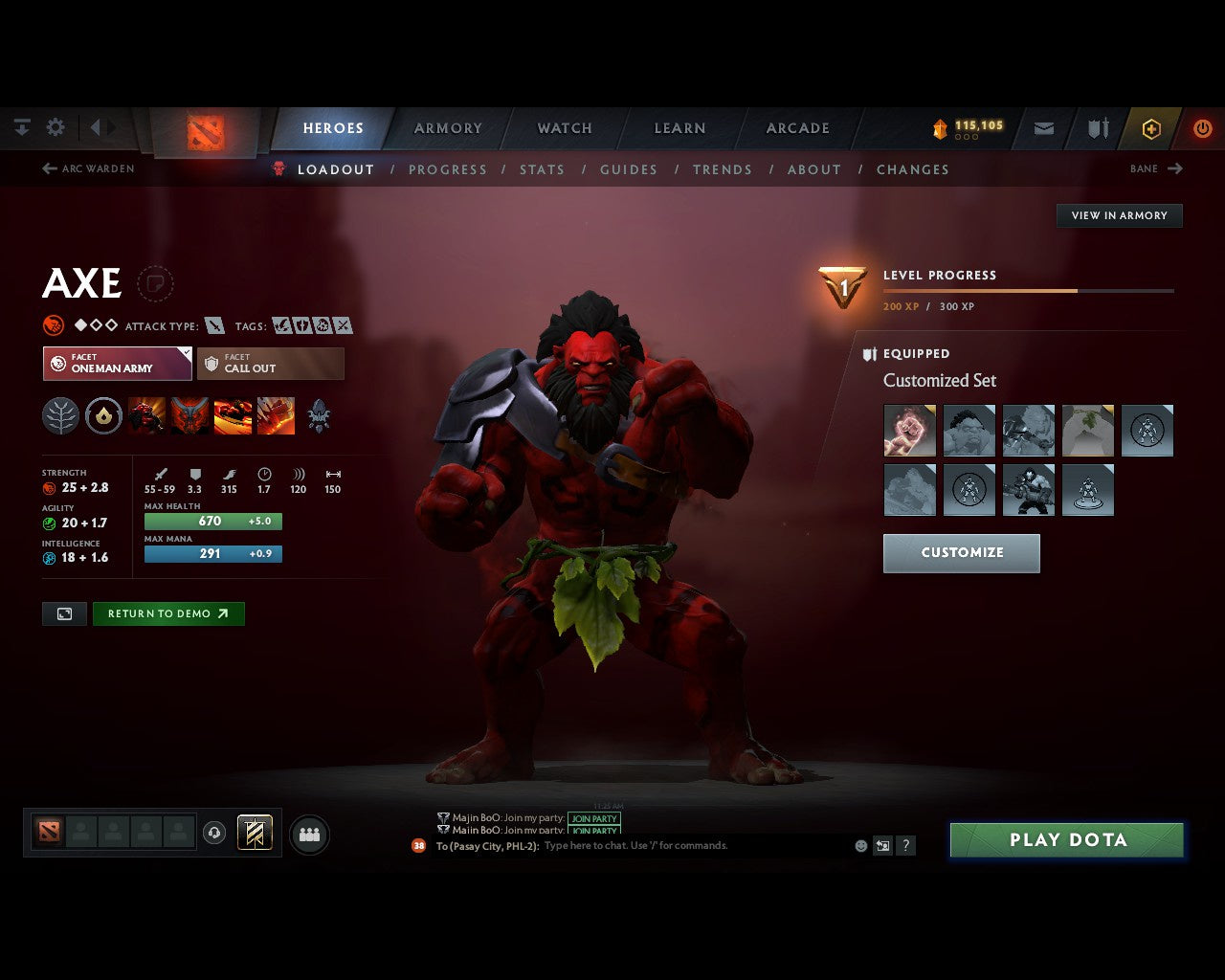Open the Dota Plus shield-and-sword icon
The image size is (1225, 980).
pos(1097,127)
